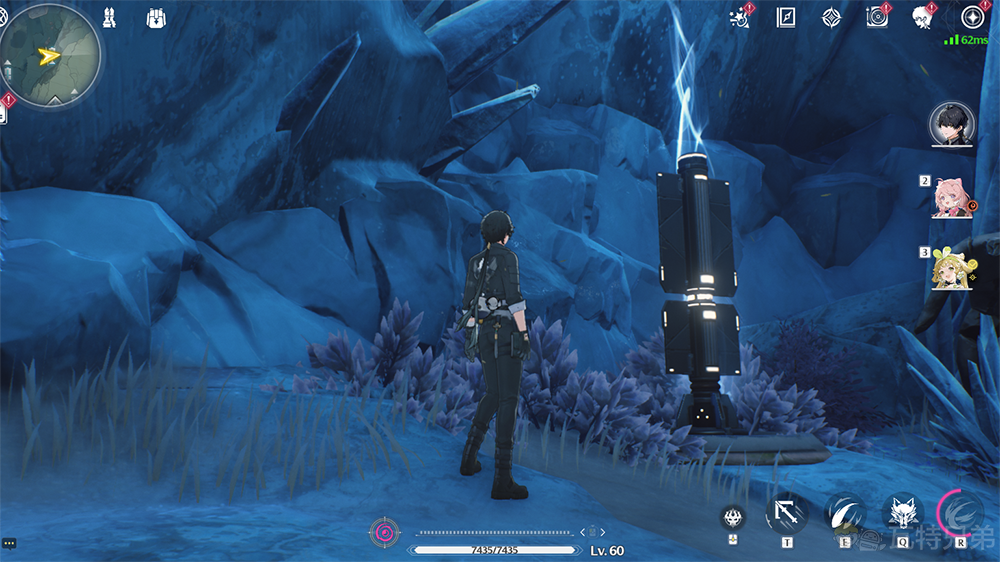Image resolution: width=1000 pixels, height=562 pixels.
Task: Open the character silhouette icon
Action: click(x=922, y=17)
